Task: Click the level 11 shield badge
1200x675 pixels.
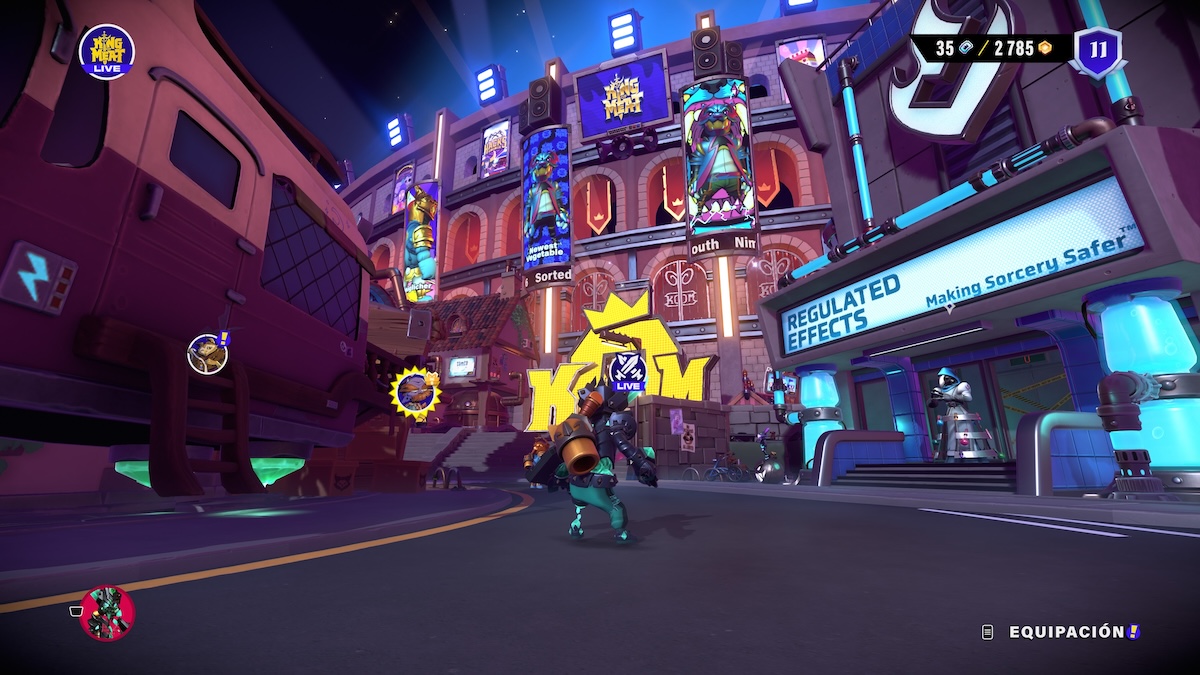Action: [x=1096, y=49]
